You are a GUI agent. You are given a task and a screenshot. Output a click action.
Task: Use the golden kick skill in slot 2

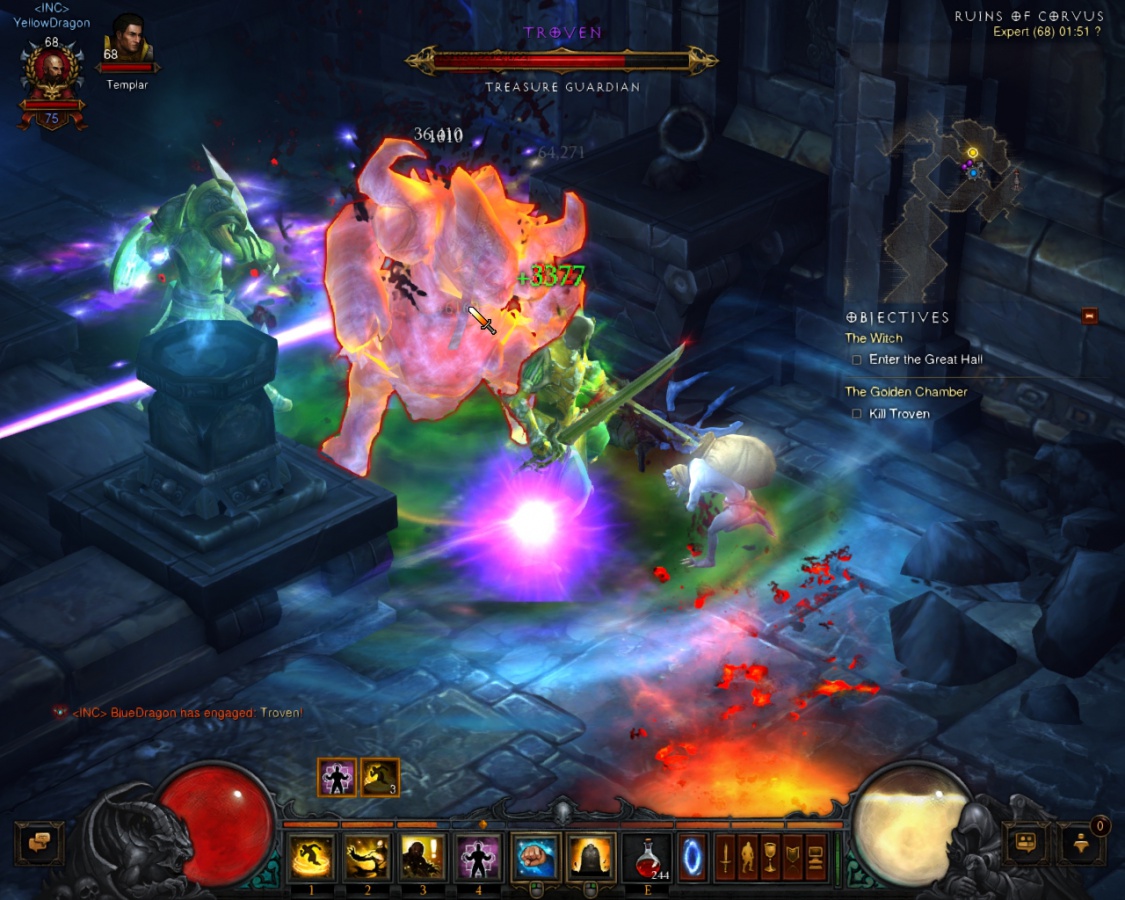(x=367, y=857)
